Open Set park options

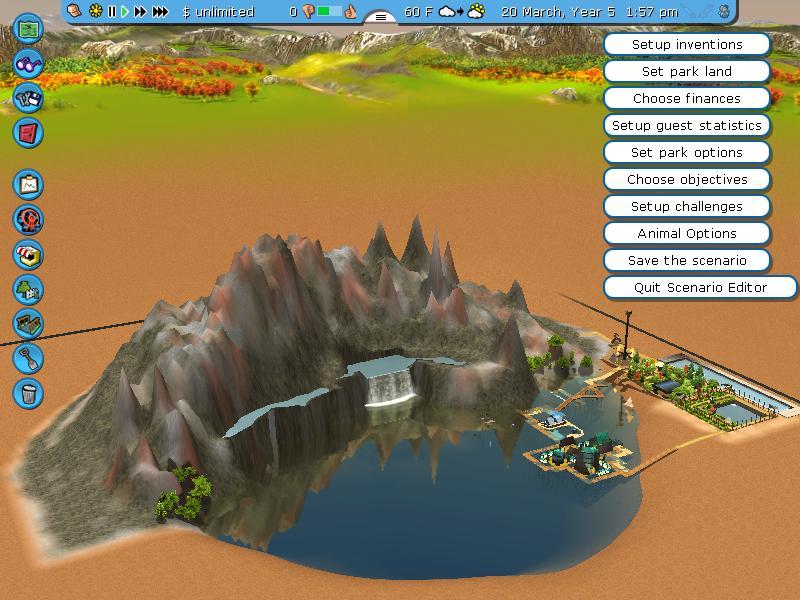pyautogui.click(x=687, y=153)
